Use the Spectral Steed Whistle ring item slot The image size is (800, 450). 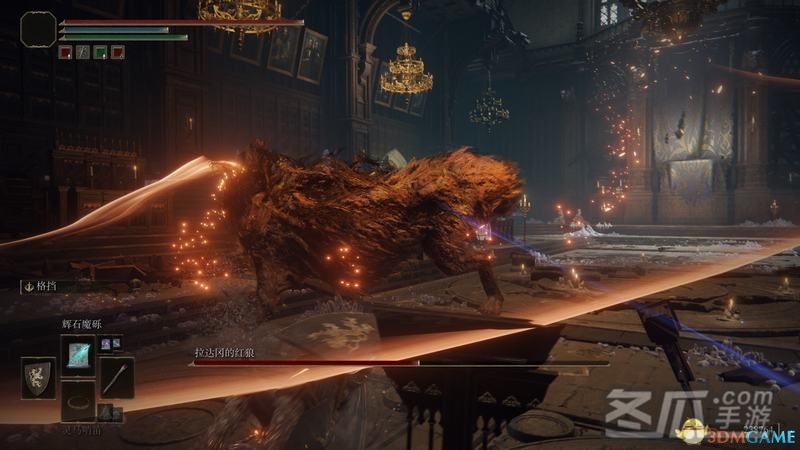click(x=77, y=401)
